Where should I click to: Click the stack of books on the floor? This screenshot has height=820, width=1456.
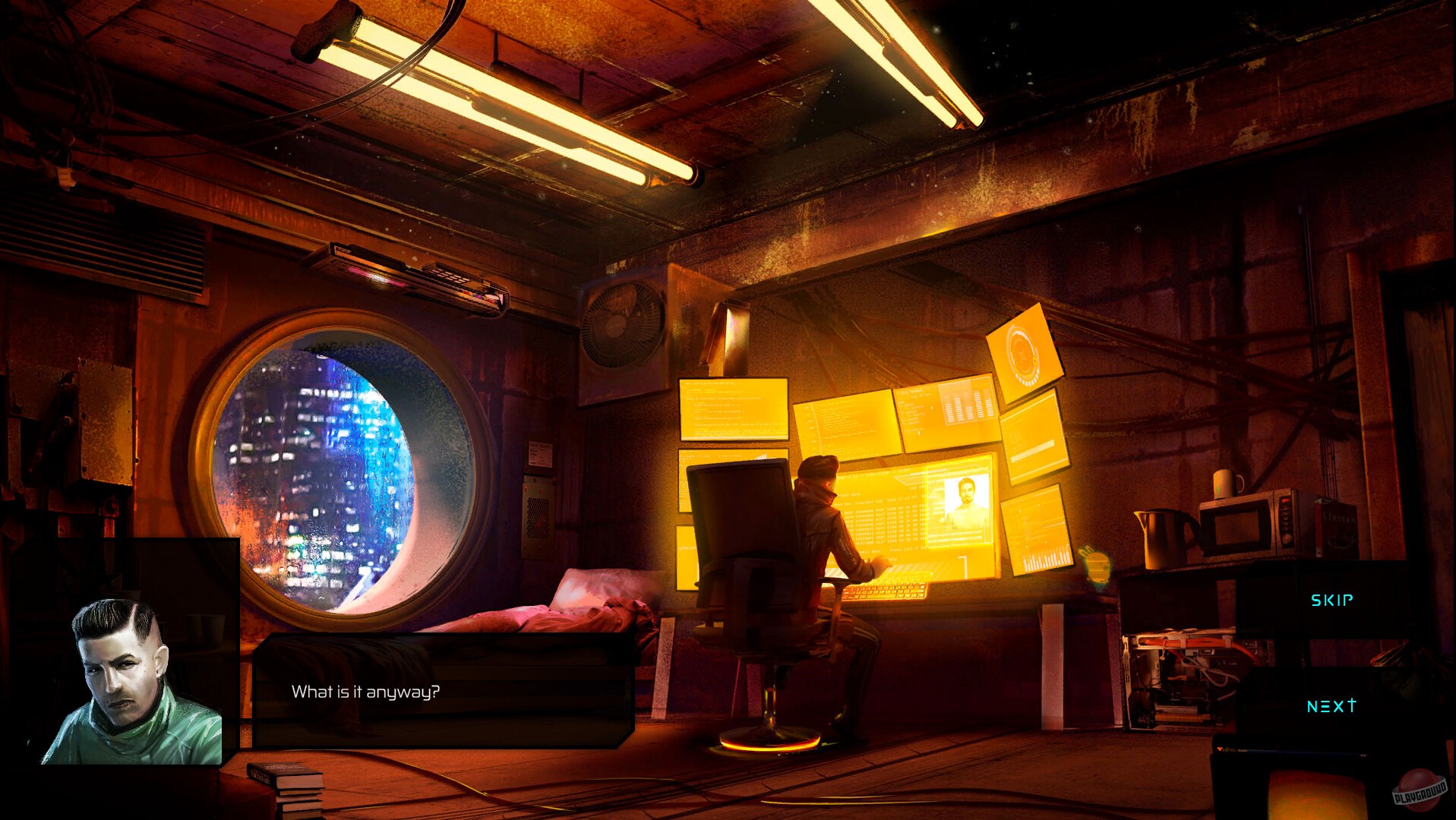coord(289,786)
